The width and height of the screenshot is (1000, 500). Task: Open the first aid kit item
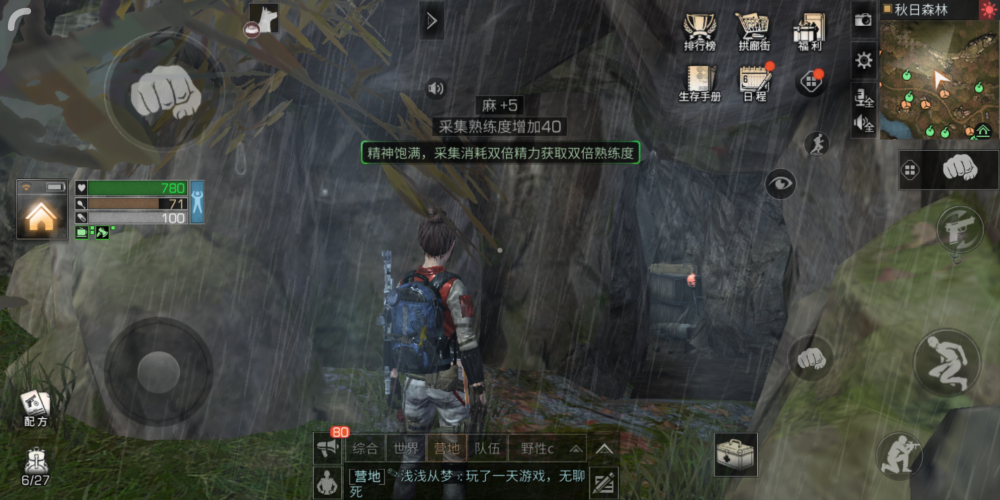[735, 455]
